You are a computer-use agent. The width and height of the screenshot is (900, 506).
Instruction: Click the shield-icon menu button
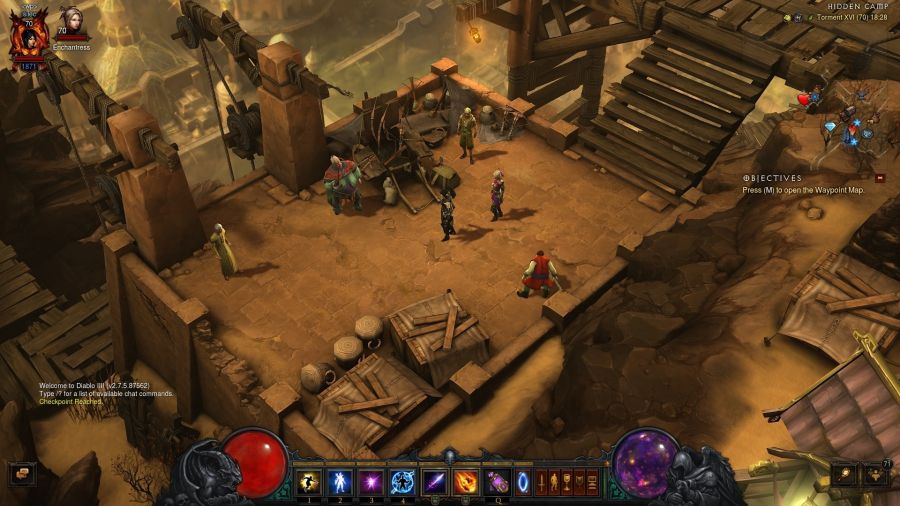(x=579, y=482)
